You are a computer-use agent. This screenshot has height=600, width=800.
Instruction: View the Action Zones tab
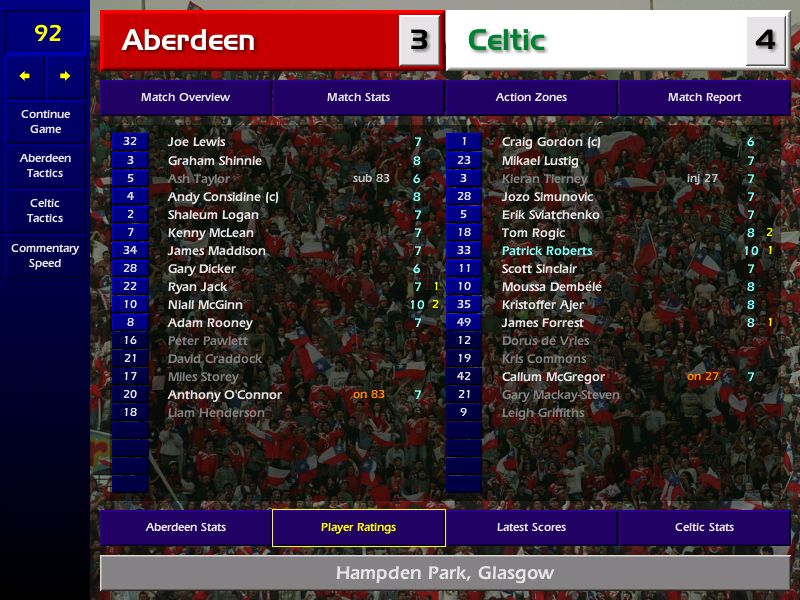point(531,97)
